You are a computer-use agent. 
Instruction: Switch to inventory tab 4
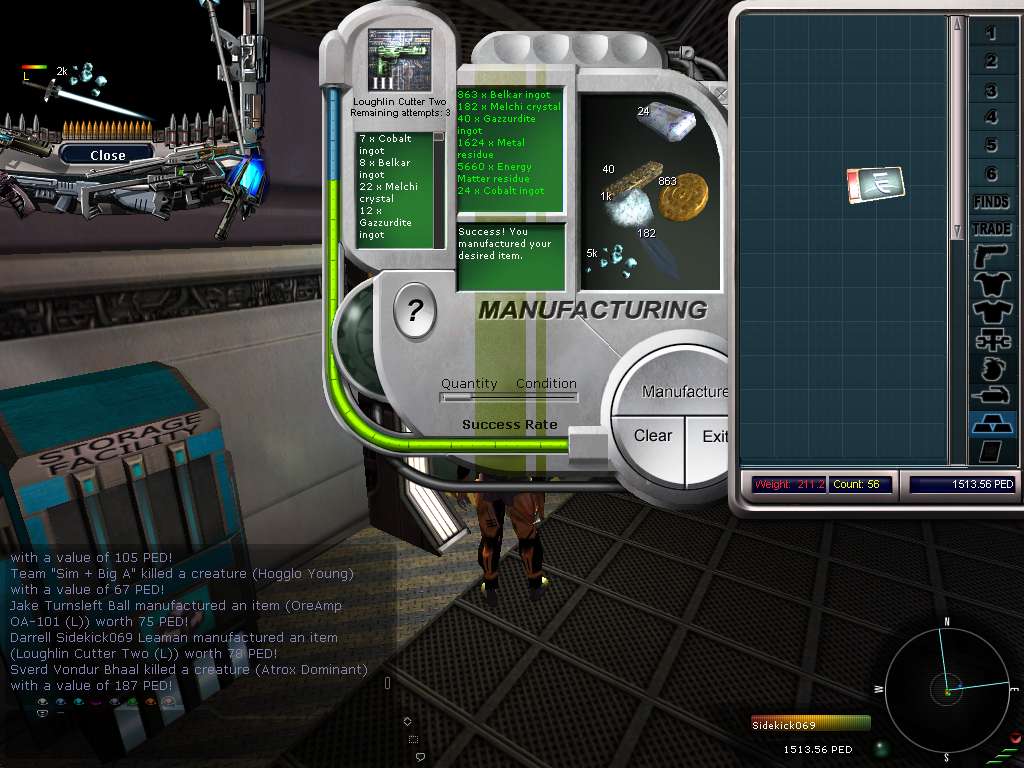991,118
